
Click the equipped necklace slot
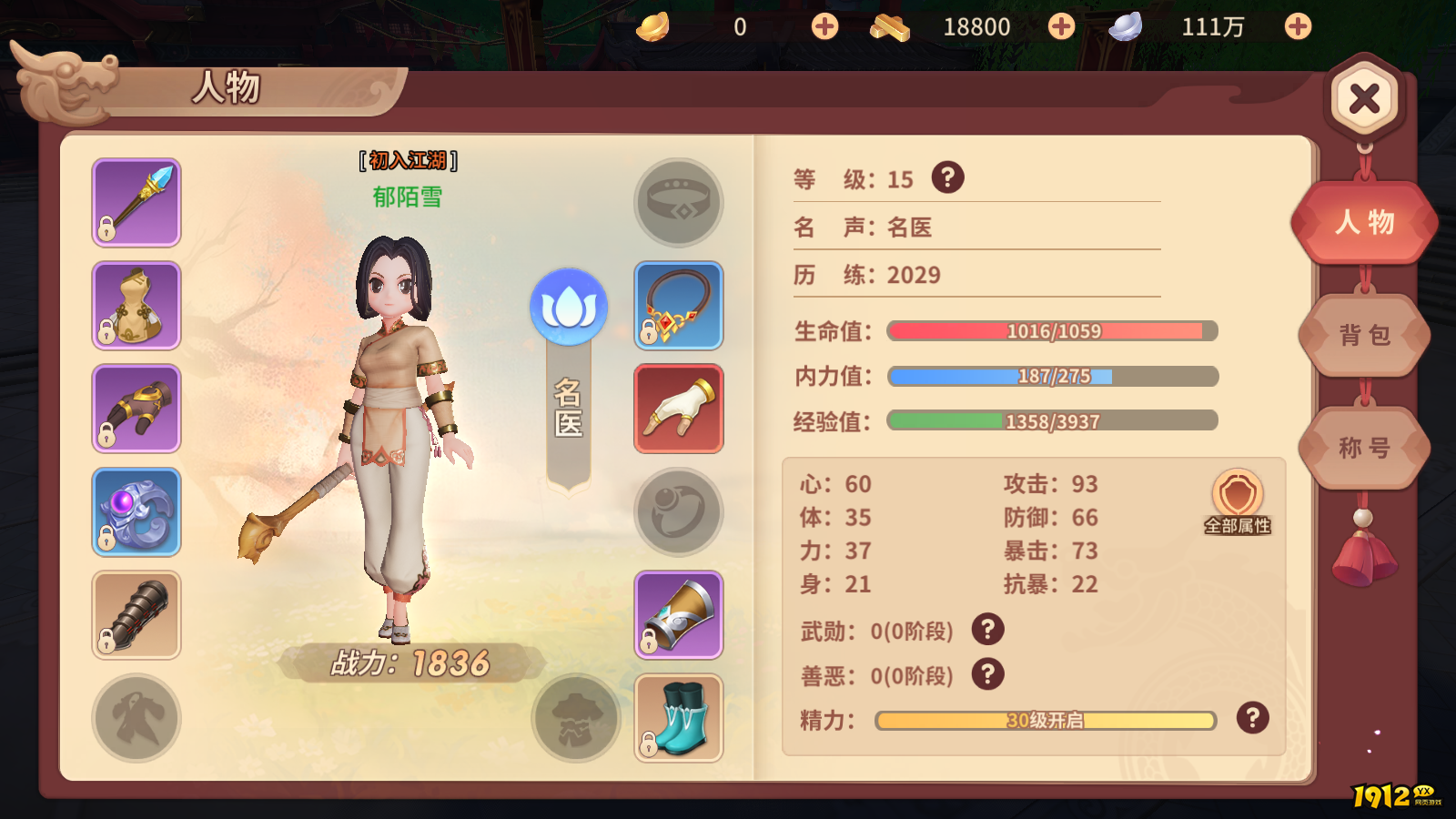coord(678,305)
